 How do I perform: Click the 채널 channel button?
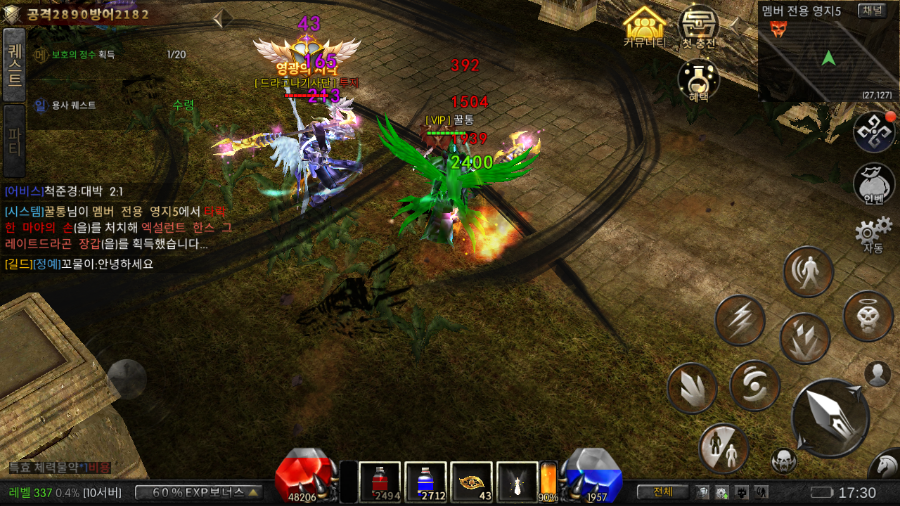(x=872, y=10)
